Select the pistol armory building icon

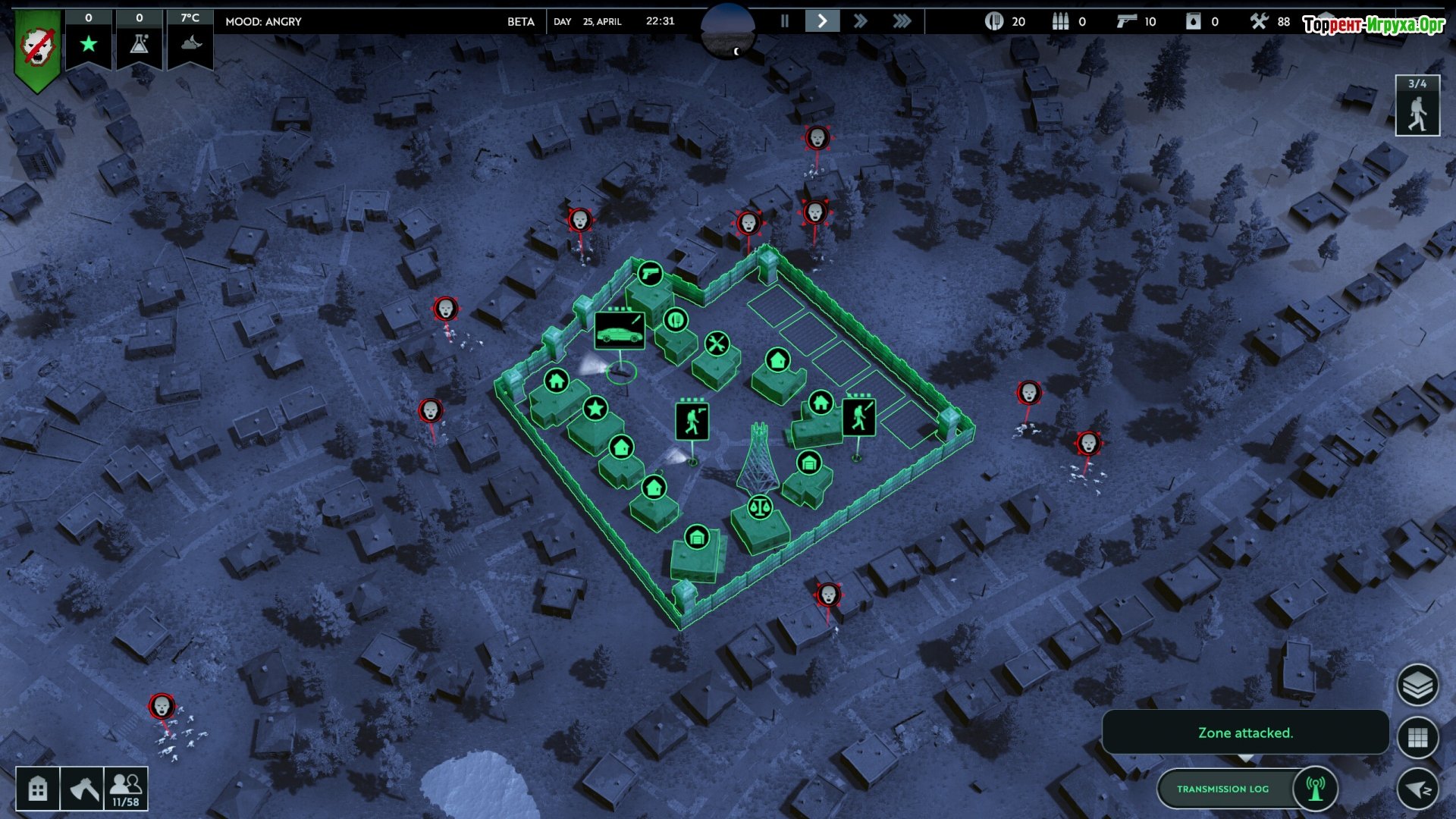tap(650, 273)
